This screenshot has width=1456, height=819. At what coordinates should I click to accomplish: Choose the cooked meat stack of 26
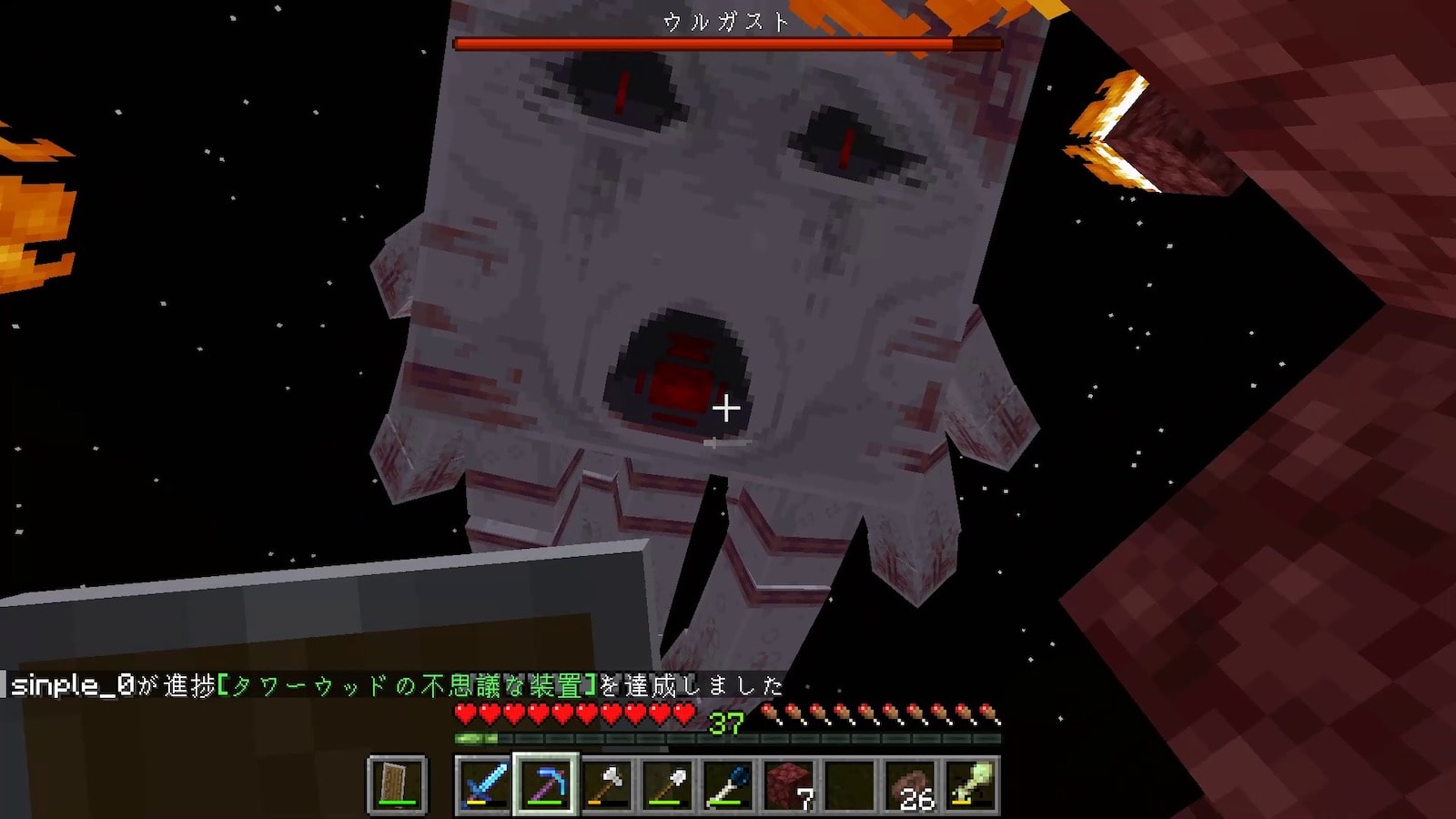pos(911,784)
